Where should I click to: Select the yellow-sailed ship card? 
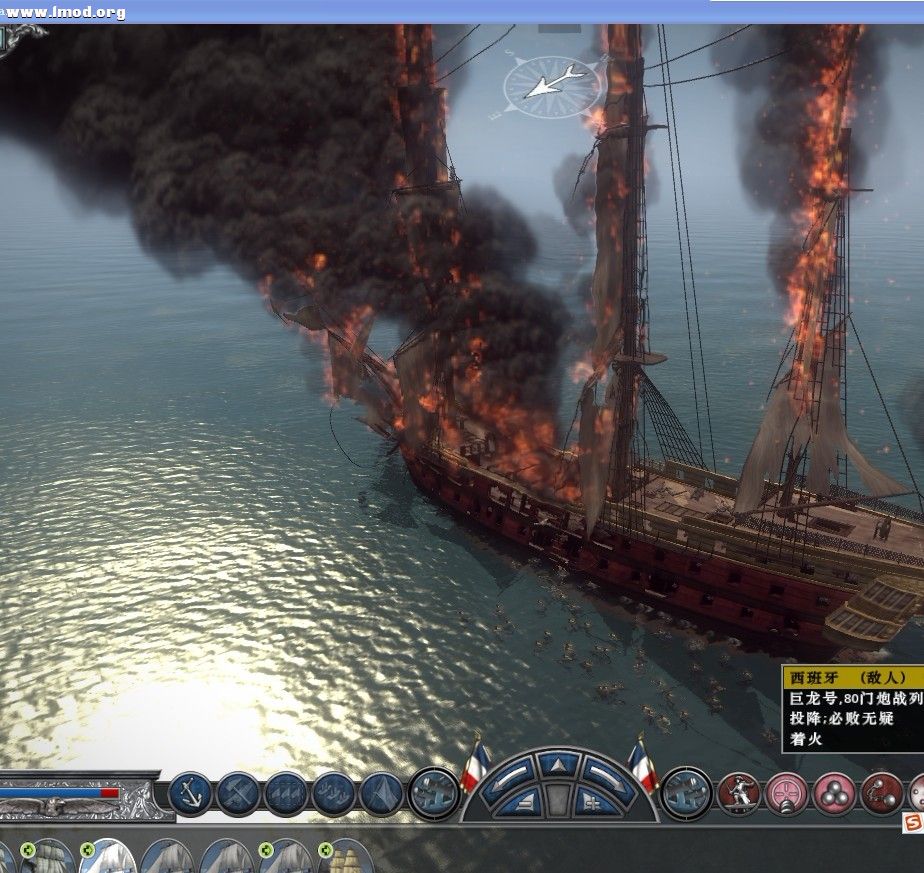(x=345, y=858)
